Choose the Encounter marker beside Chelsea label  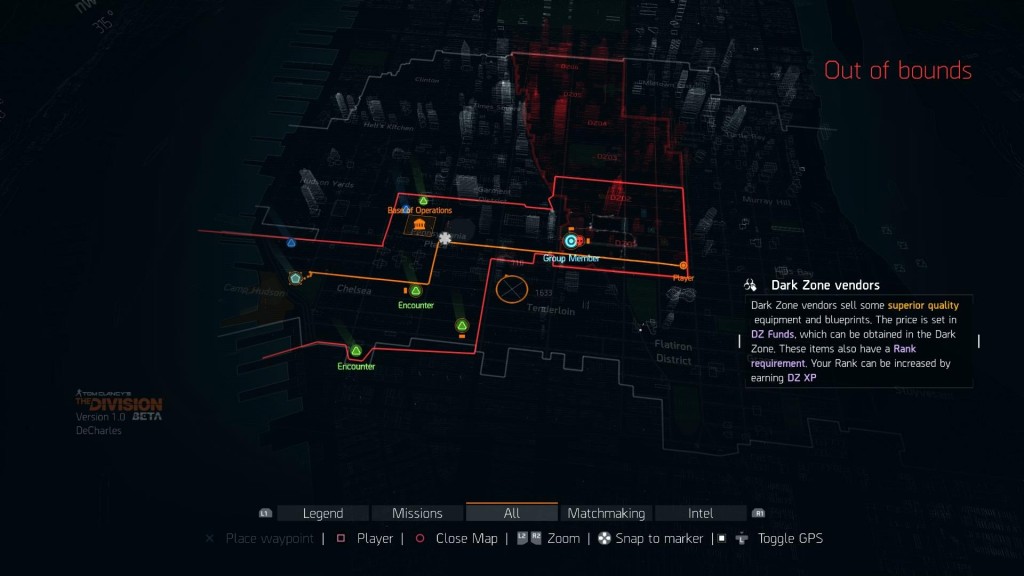pos(415,291)
